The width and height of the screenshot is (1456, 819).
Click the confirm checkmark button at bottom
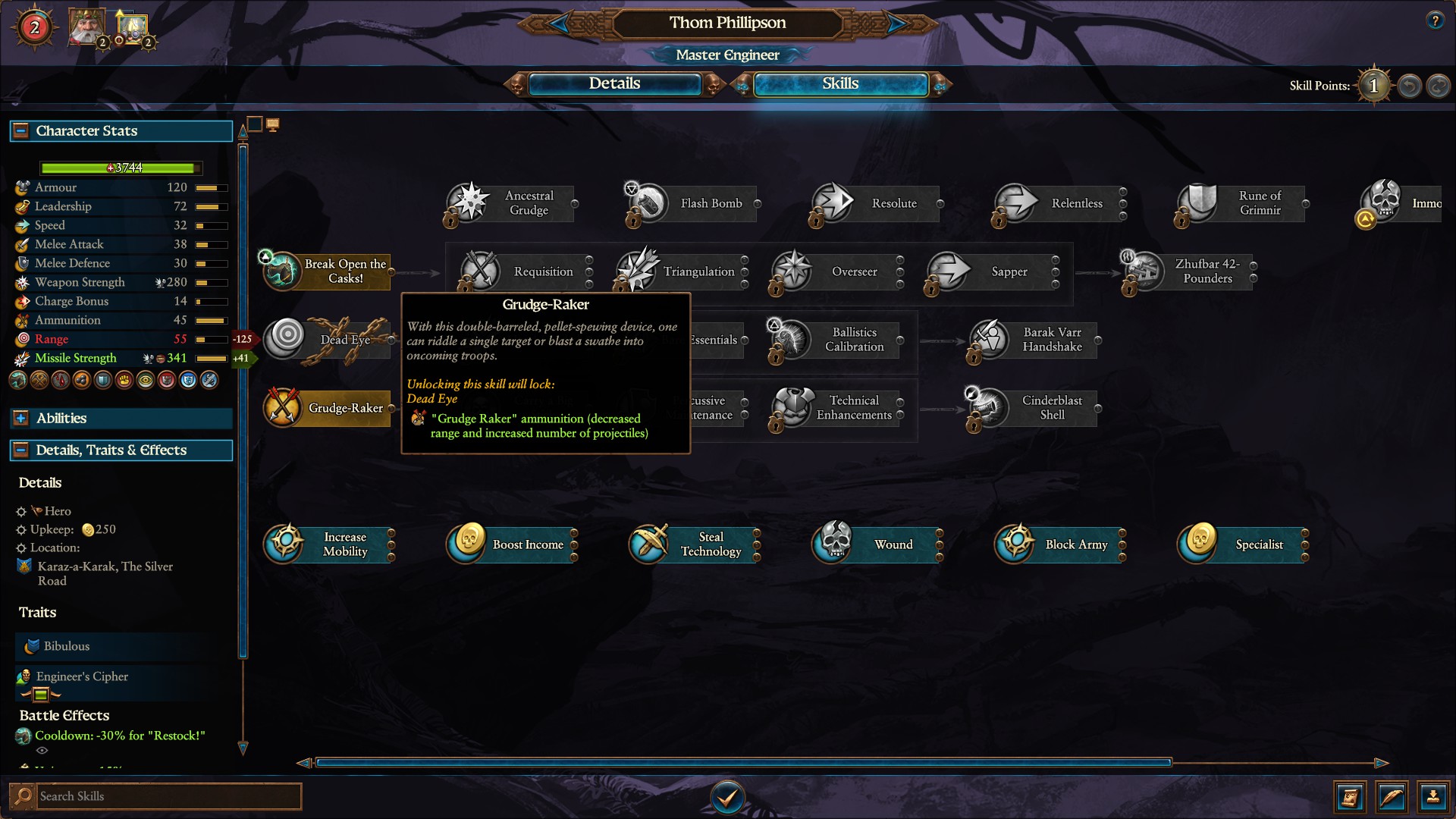[x=727, y=797]
